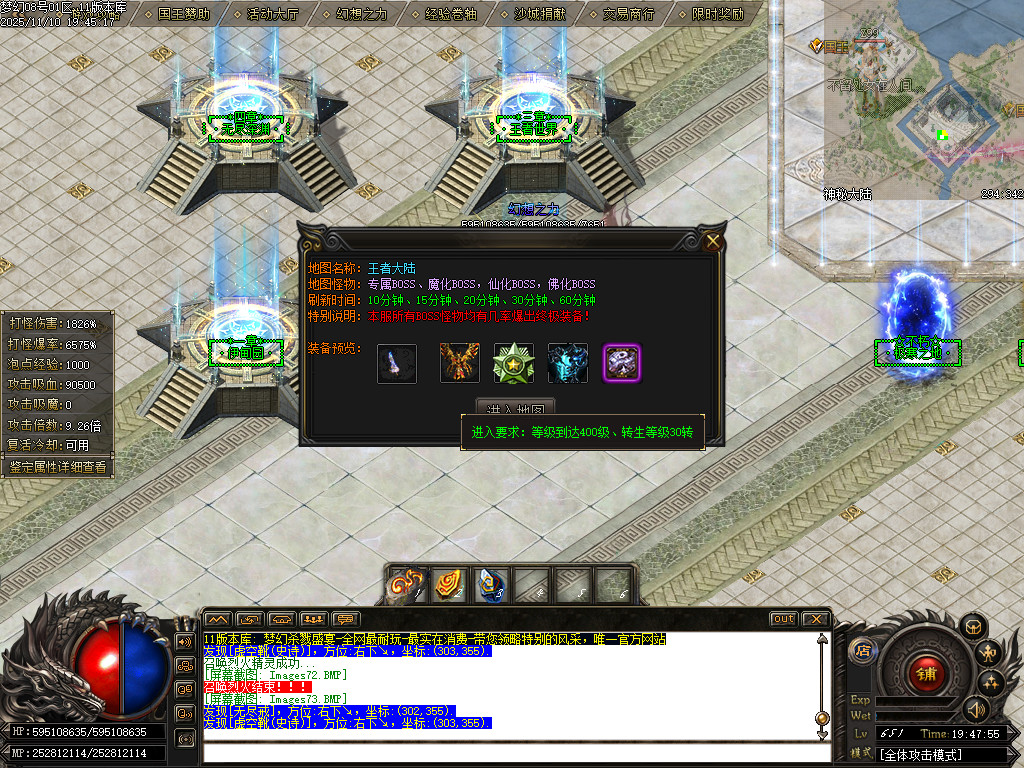Close the chat log panel
The image size is (1024, 768).
(815, 619)
